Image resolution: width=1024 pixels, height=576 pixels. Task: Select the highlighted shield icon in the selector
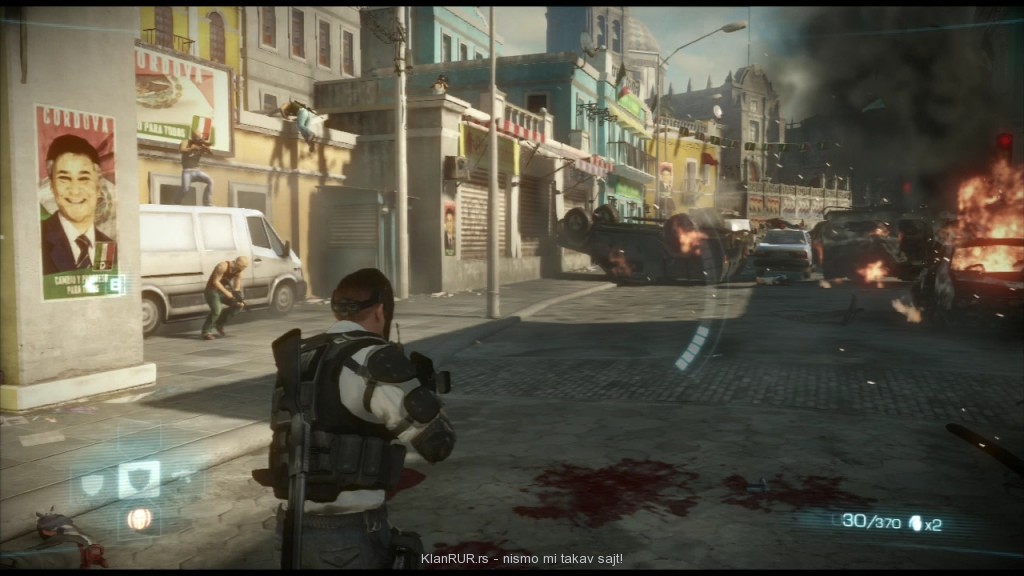pos(138,478)
